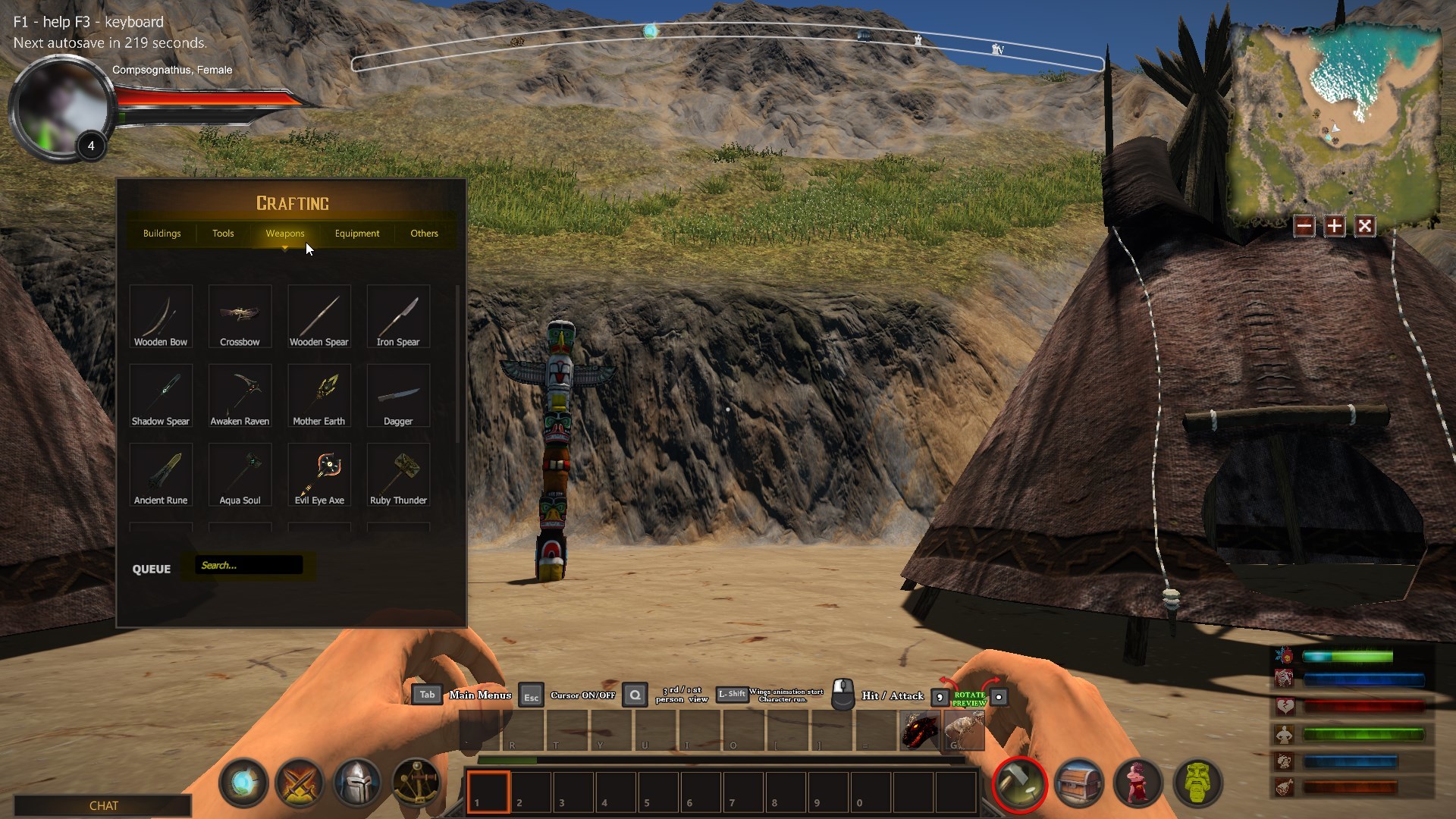Choose the Wooden Bow recipe
The image size is (1456, 819).
point(161,317)
